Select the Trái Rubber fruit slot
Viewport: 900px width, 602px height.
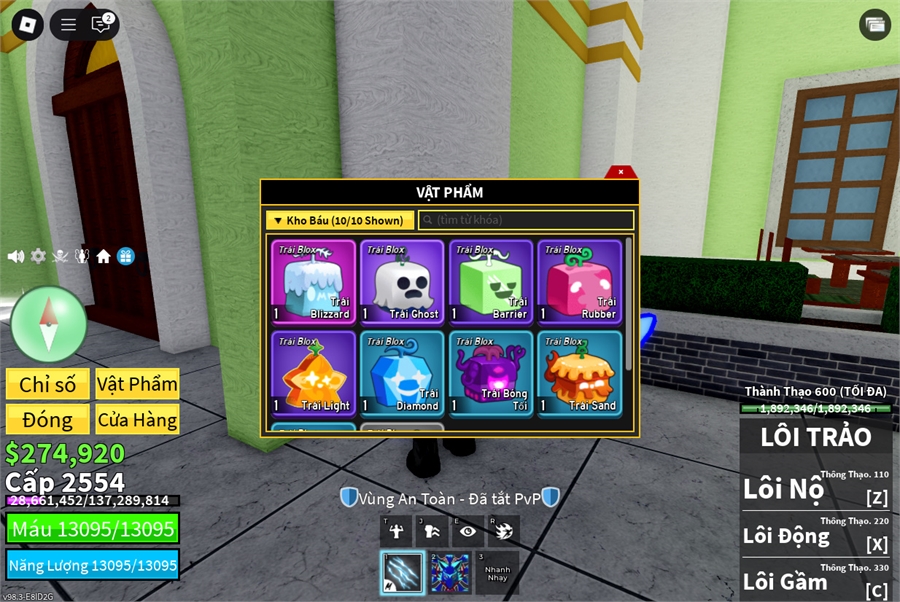point(579,282)
